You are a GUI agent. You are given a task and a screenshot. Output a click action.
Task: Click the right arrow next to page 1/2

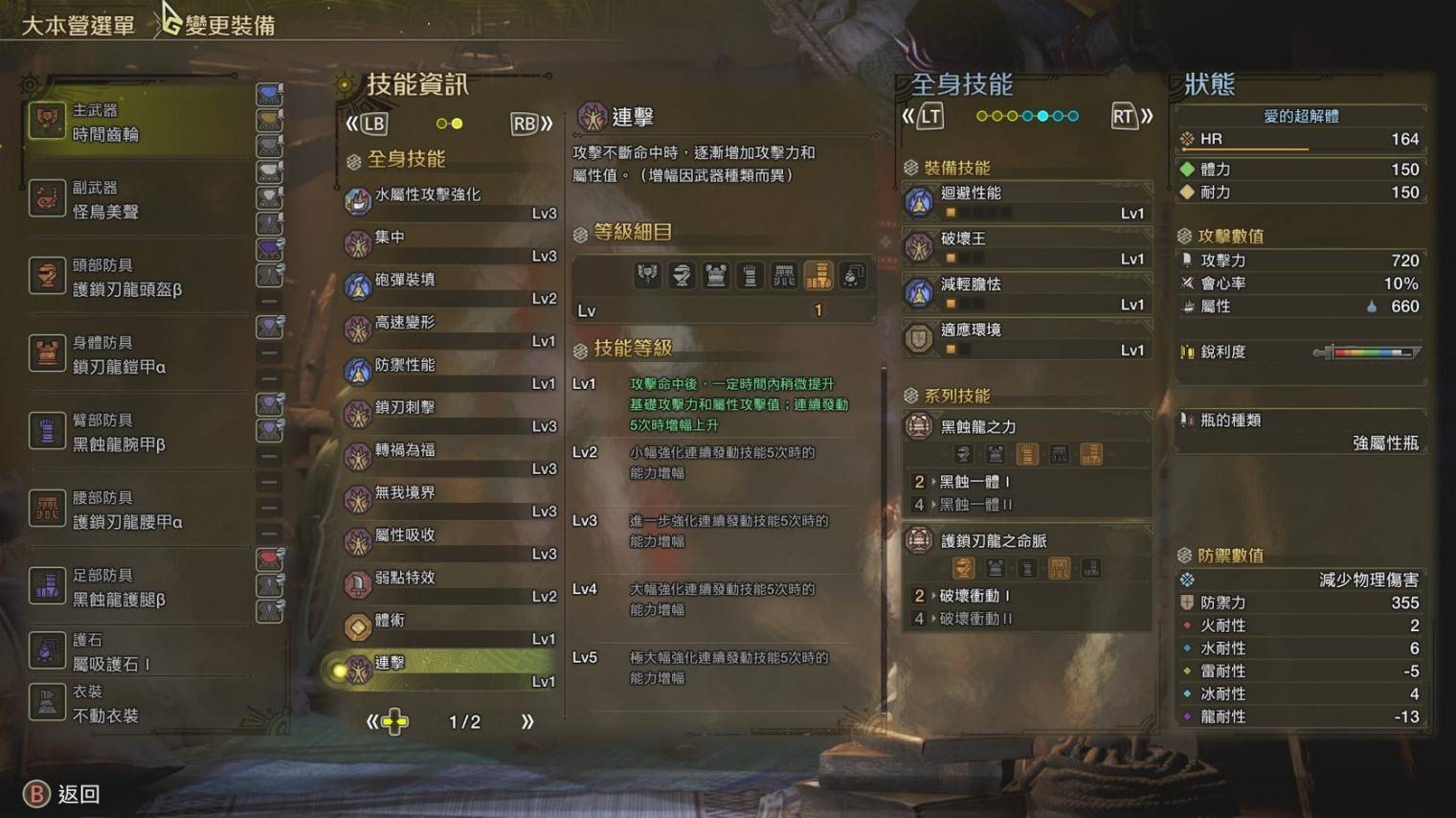click(x=527, y=722)
